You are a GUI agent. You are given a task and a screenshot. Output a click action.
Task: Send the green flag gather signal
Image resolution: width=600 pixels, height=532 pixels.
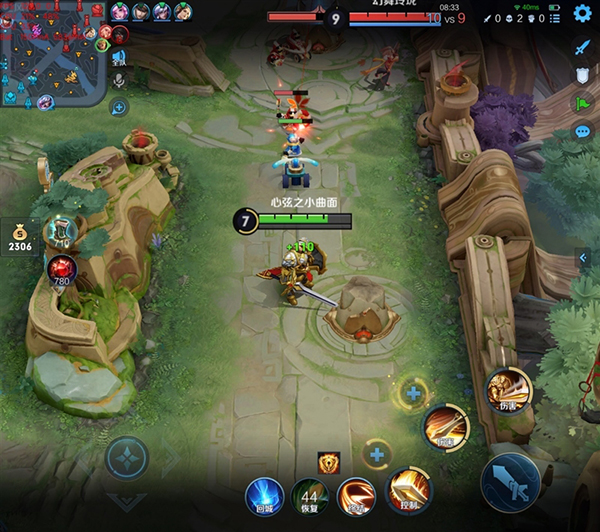(582, 103)
